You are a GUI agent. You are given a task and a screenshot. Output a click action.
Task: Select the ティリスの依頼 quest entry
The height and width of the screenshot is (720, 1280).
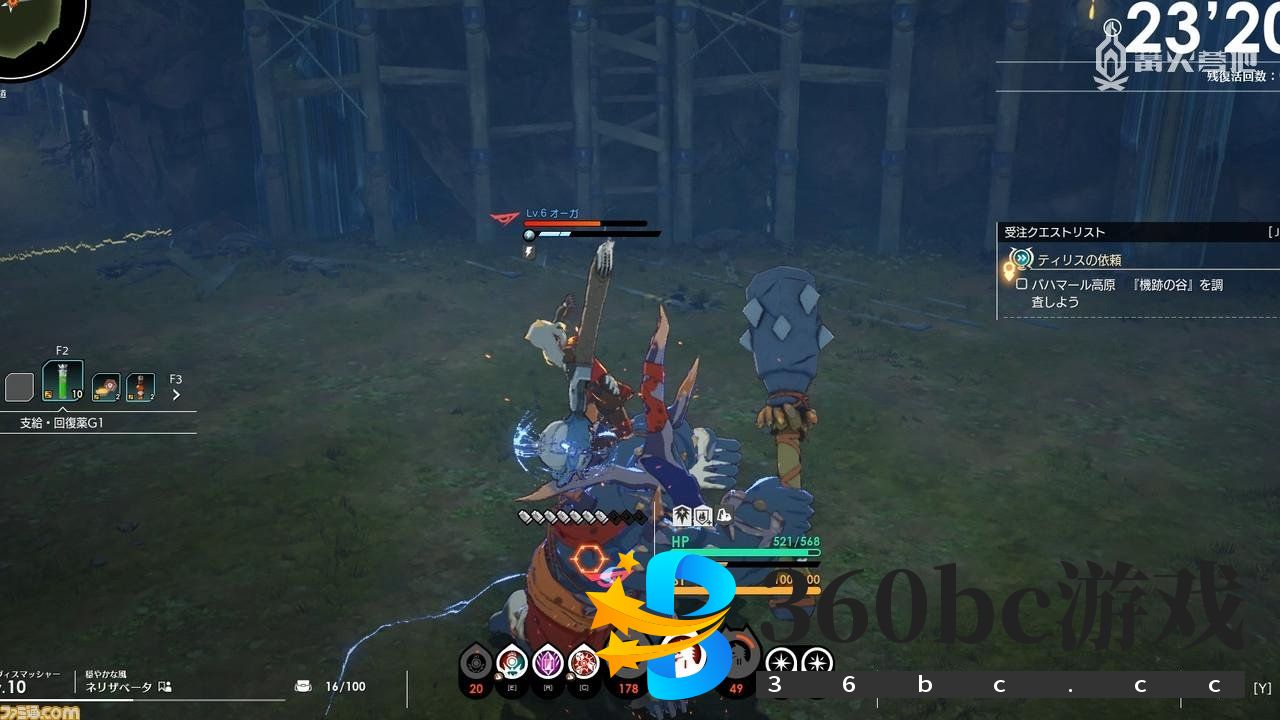1078,260
